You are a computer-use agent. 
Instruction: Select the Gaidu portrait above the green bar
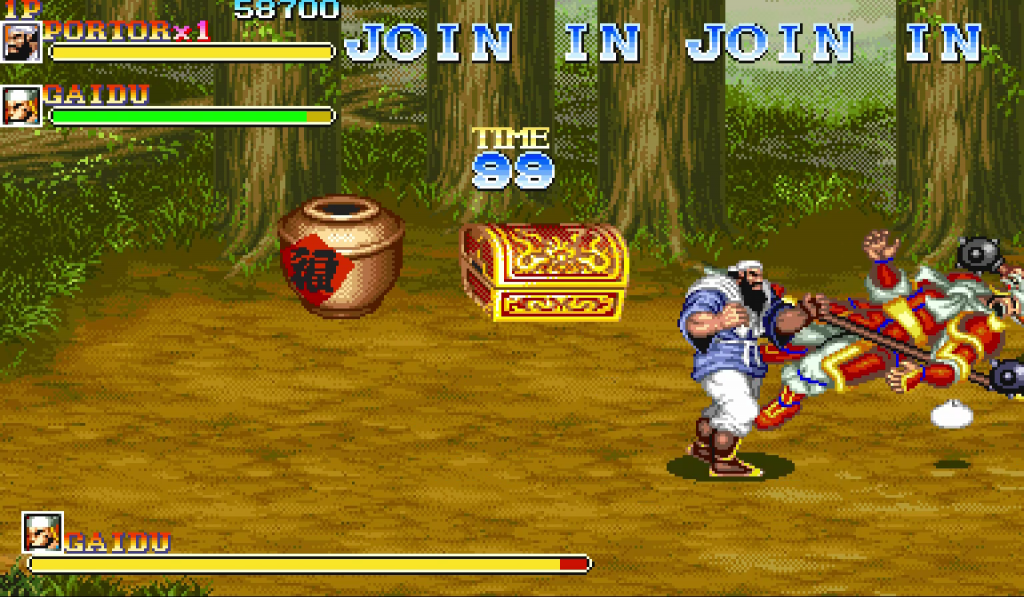click(21, 106)
